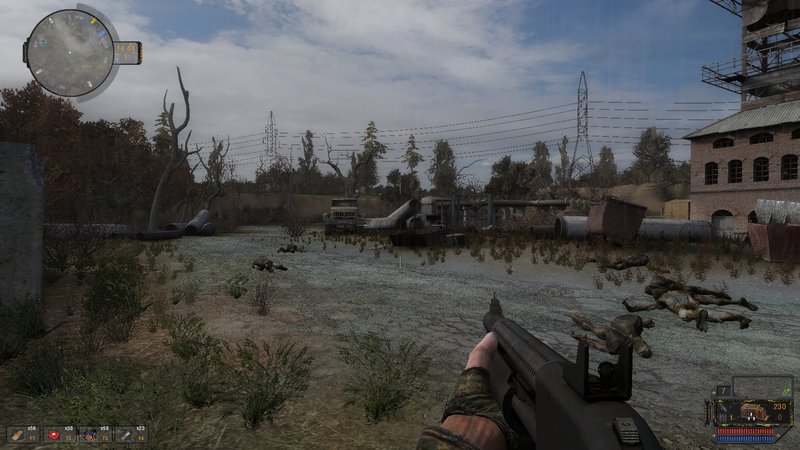
Task: Select the F4 quick slot item
Action: (125, 435)
